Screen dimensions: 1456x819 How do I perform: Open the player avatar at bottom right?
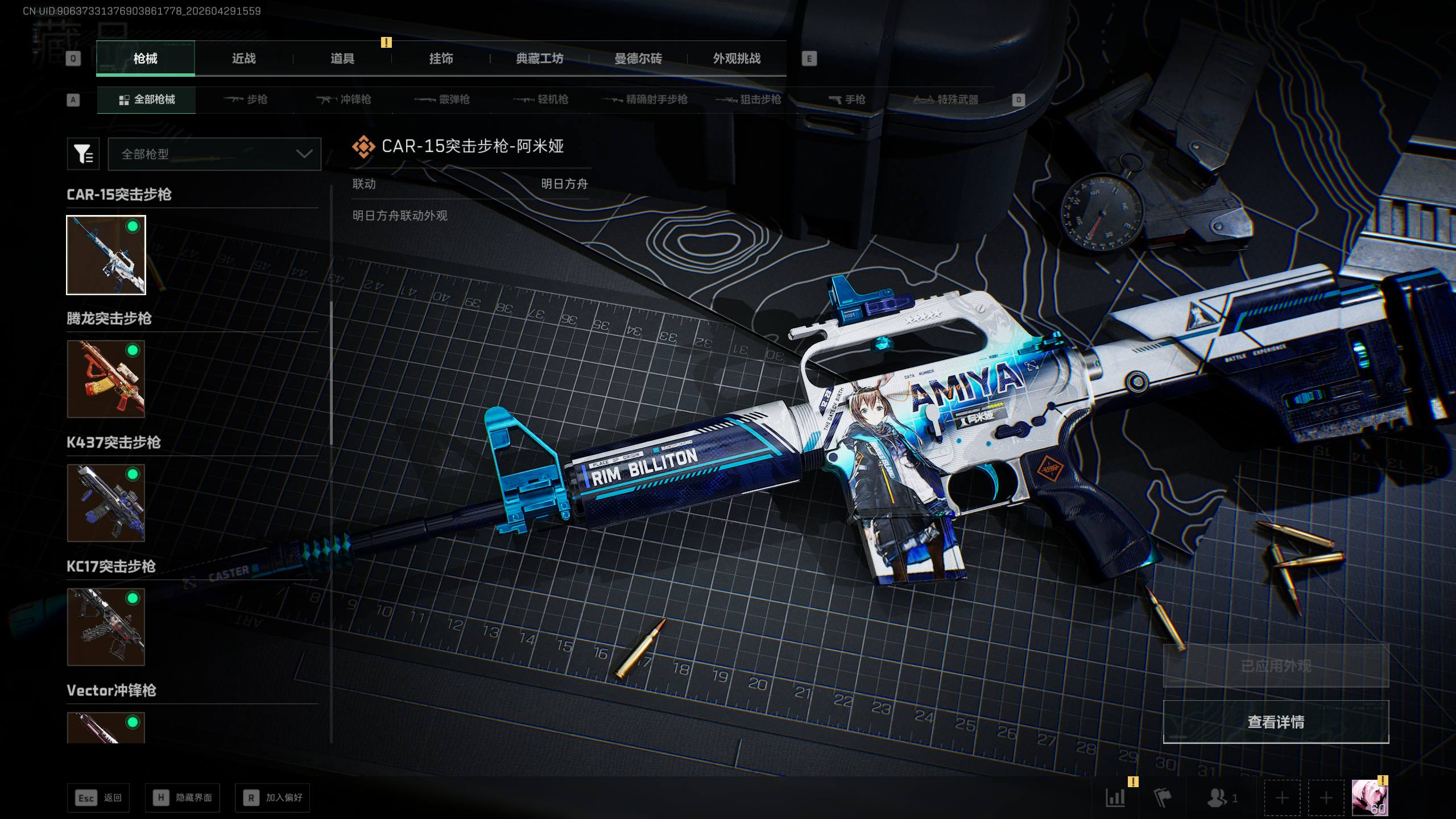[x=1369, y=798]
